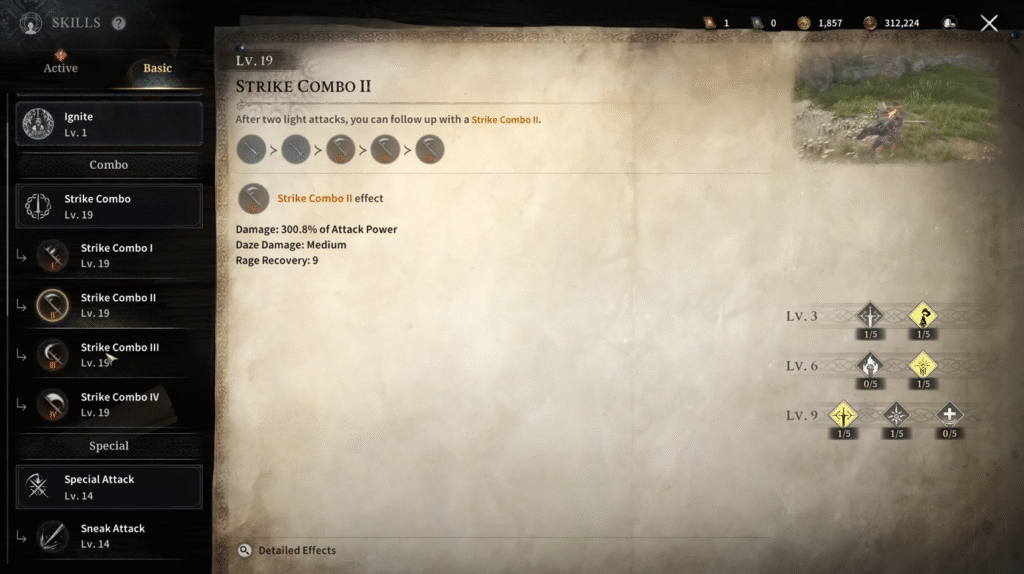Select the yellow Lv. 3 perk node

pyautogui.click(x=922, y=317)
